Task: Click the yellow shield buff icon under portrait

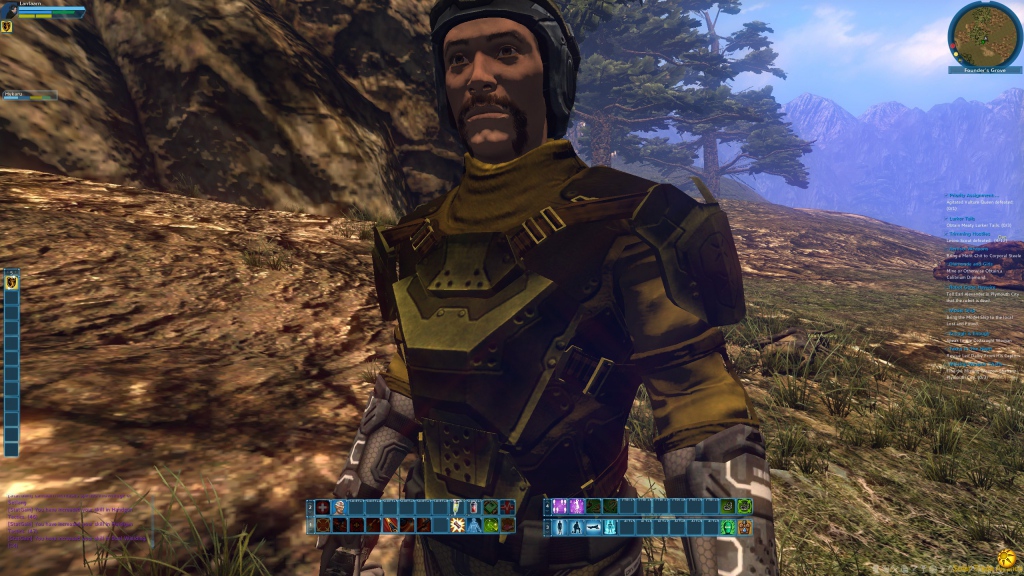Action: click(6, 27)
